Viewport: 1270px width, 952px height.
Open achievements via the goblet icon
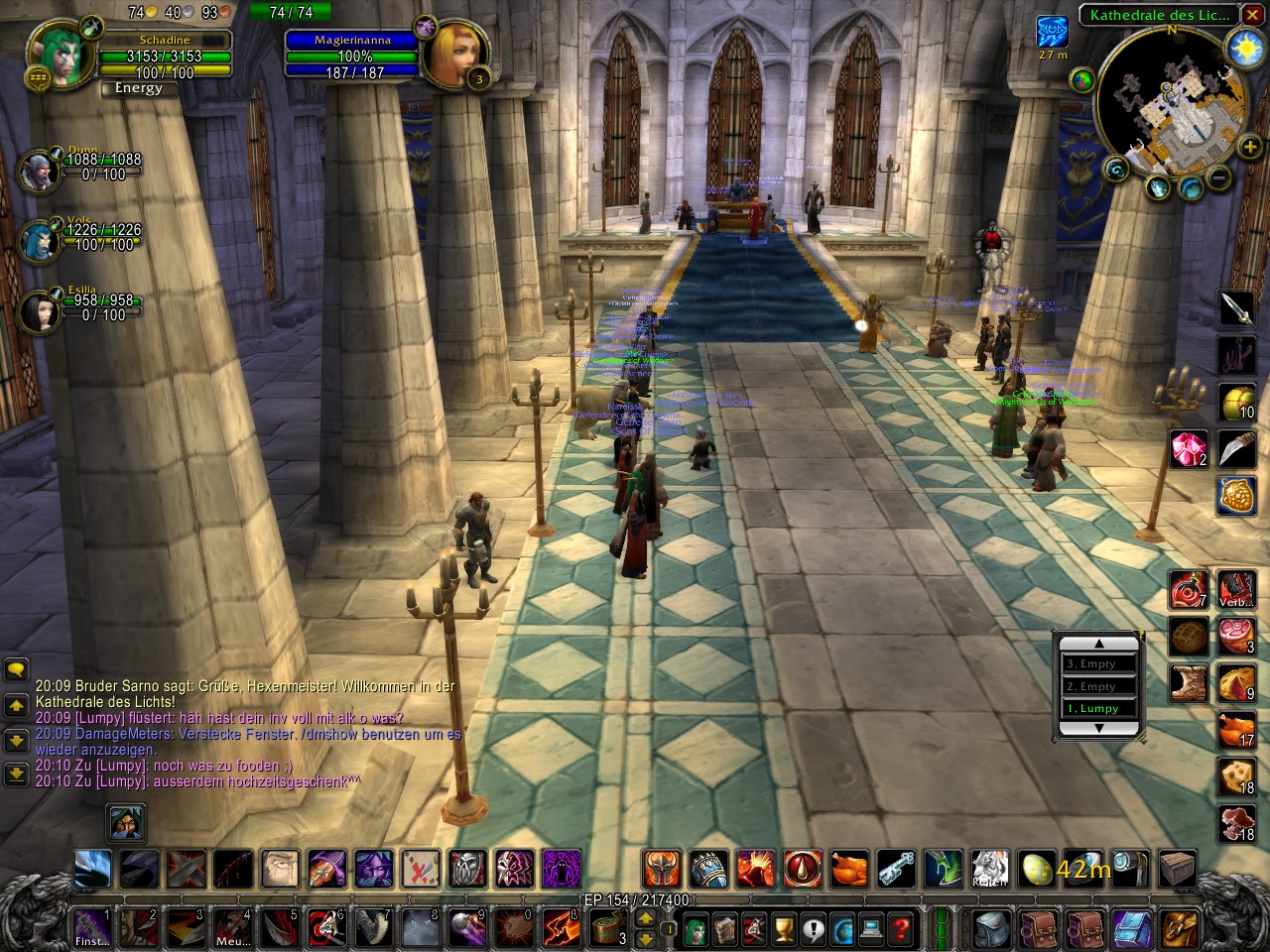(783, 930)
